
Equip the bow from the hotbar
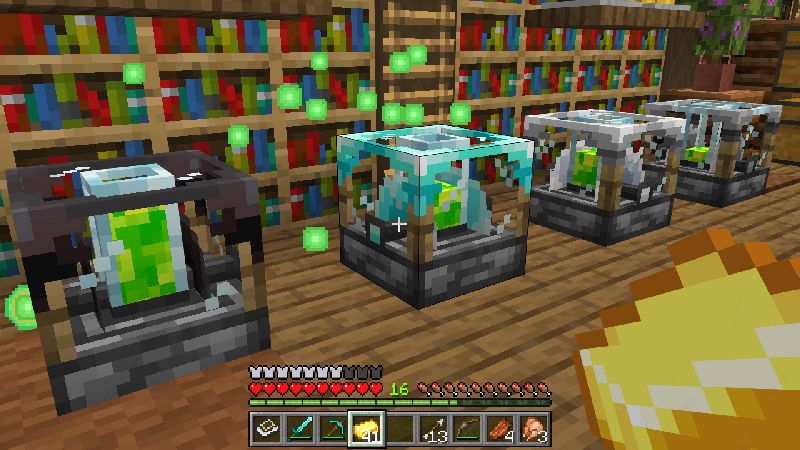[466, 428]
